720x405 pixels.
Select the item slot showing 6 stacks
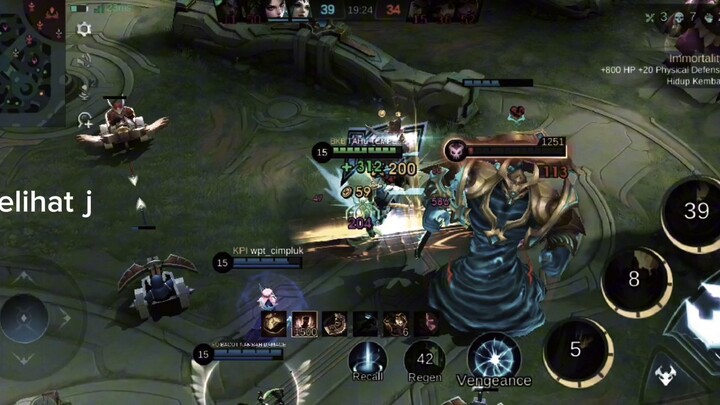(x=397, y=323)
